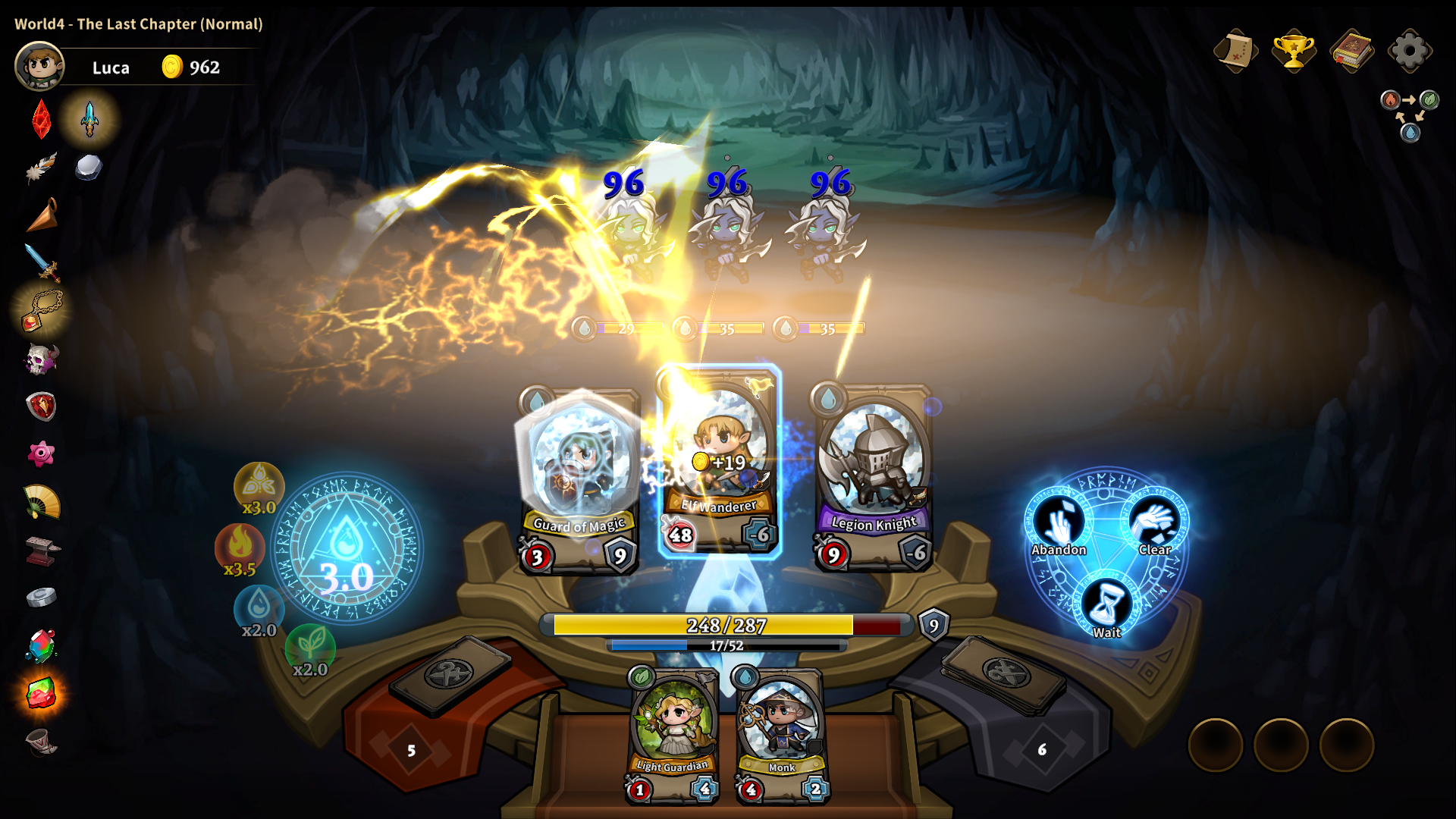Image resolution: width=1456 pixels, height=819 pixels.
Task: Choose the Guard of Magic card
Action: (x=580, y=479)
